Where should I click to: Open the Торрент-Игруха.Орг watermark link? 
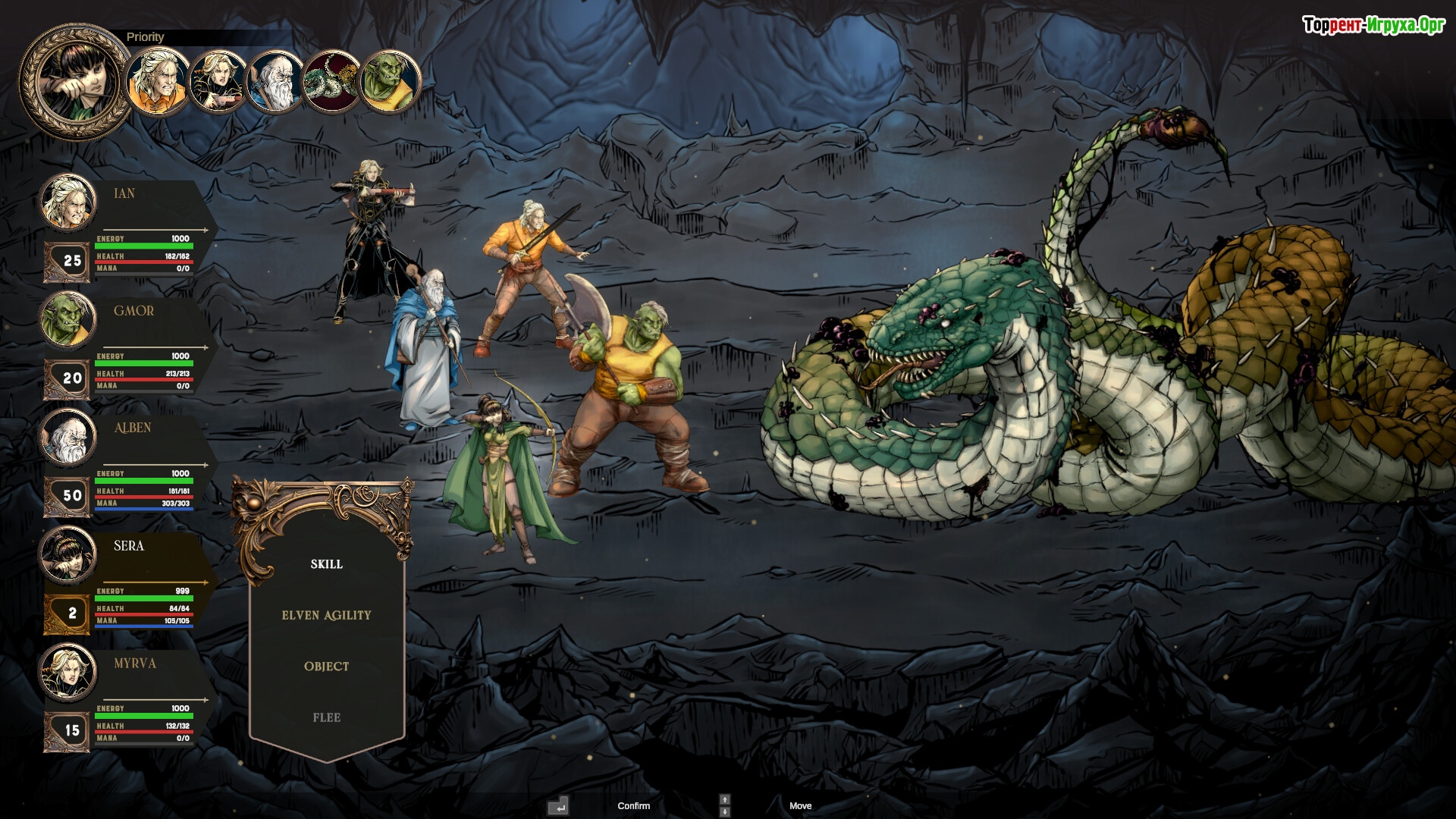click(x=1373, y=26)
